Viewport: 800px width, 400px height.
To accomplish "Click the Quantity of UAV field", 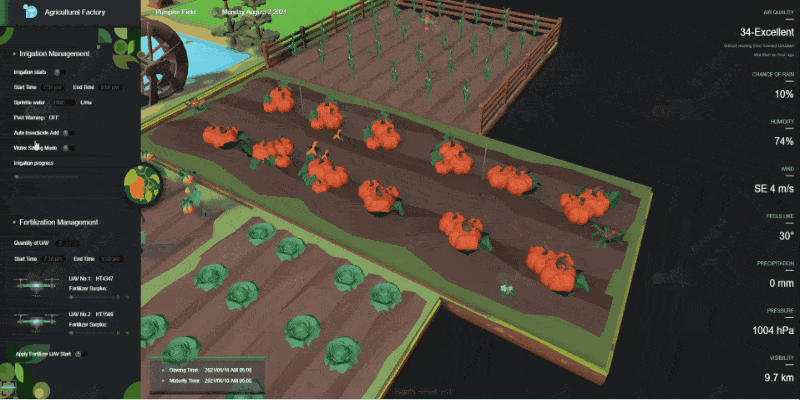I will (63, 243).
